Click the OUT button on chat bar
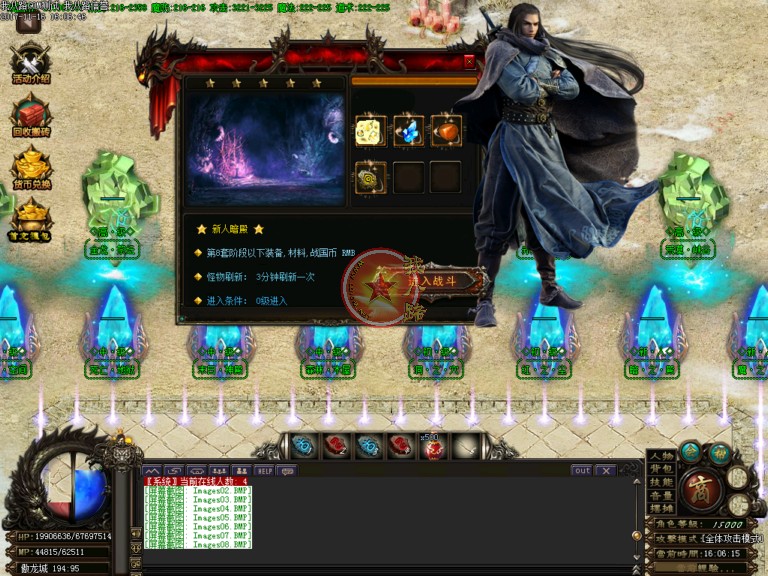 click(581, 470)
